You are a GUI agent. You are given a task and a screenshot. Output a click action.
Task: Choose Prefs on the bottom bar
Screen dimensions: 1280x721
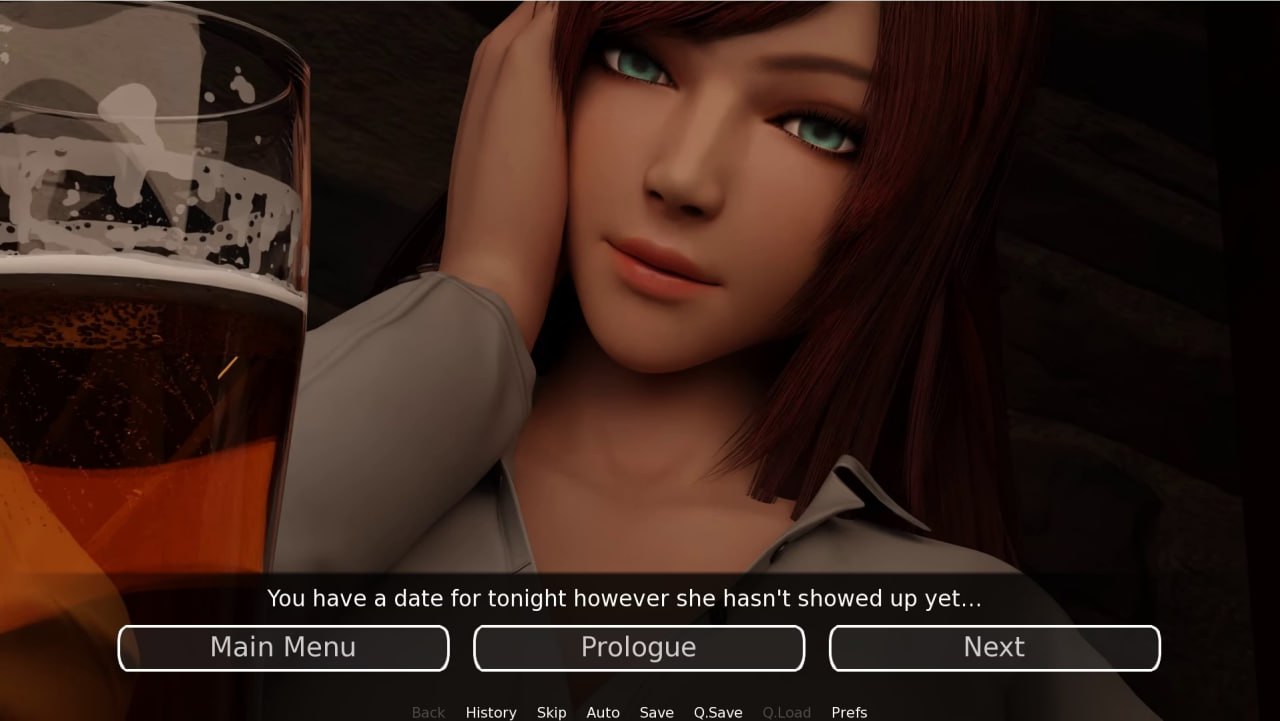(848, 712)
